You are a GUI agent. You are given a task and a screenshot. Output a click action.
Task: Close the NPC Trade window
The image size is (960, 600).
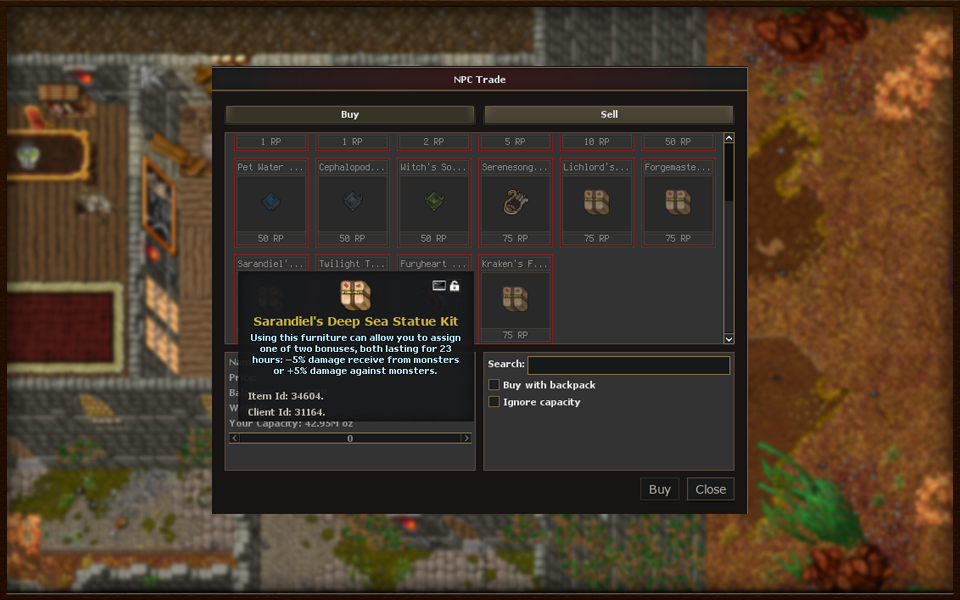(x=710, y=489)
